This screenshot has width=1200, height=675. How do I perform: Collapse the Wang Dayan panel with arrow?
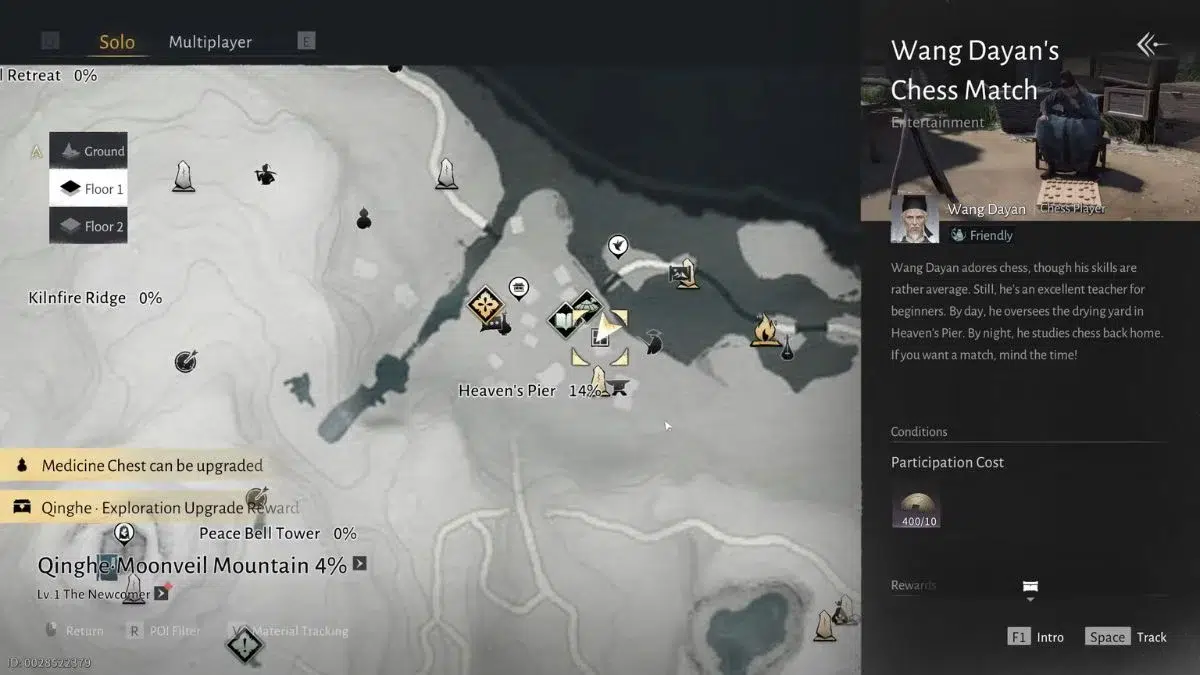[1152, 44]
